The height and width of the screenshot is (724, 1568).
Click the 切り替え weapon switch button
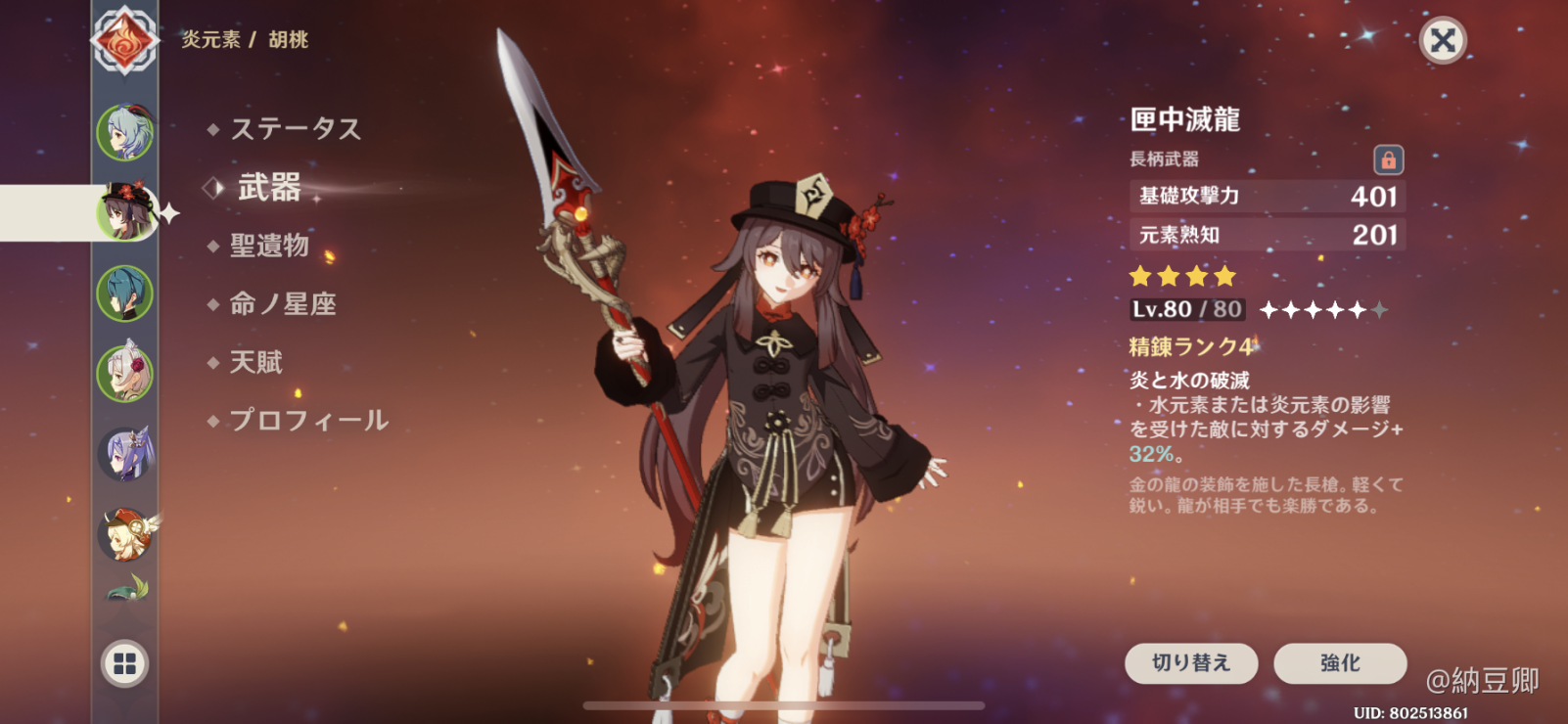pos(1190,663)
